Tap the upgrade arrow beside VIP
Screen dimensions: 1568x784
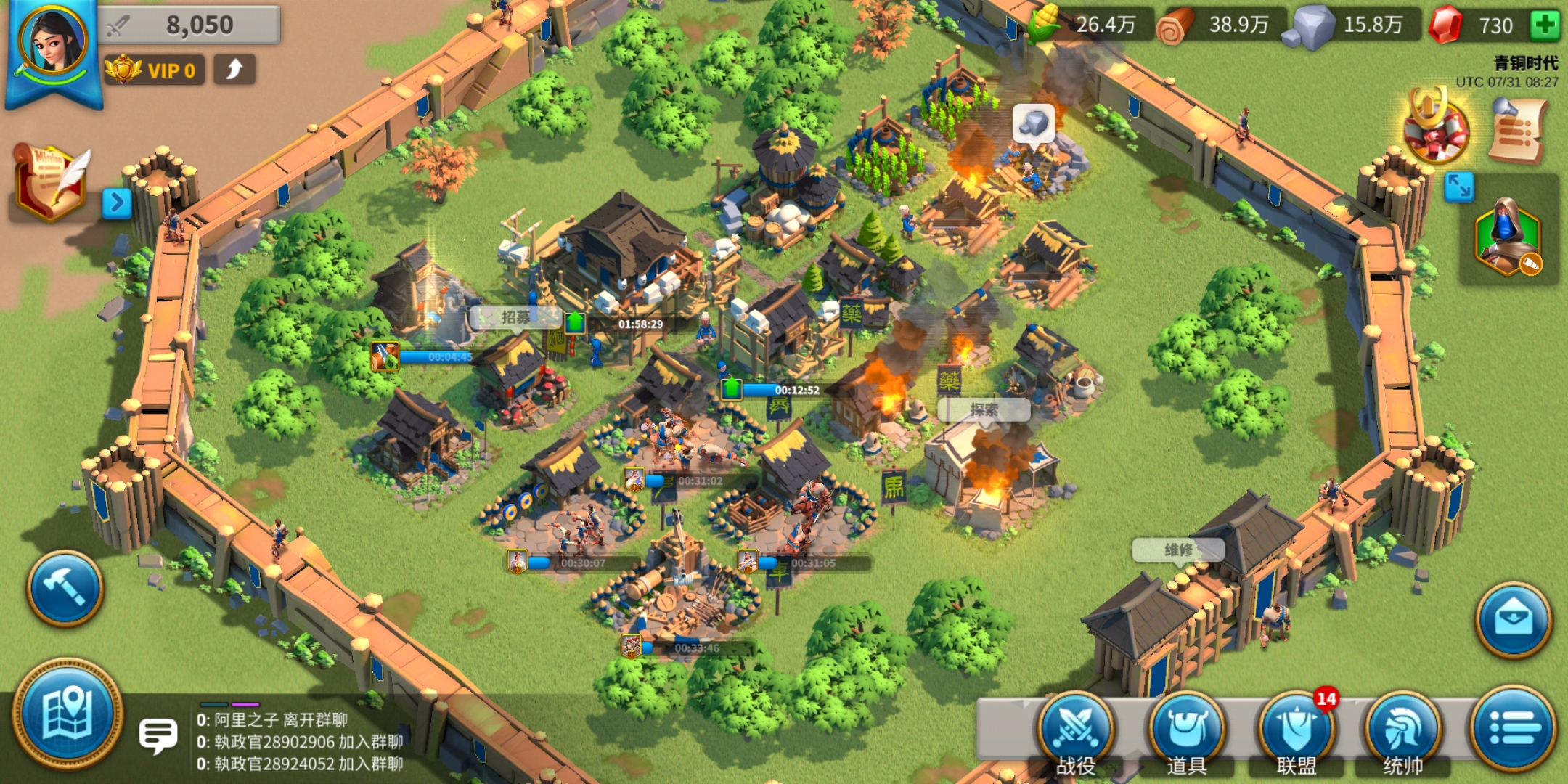234,70
